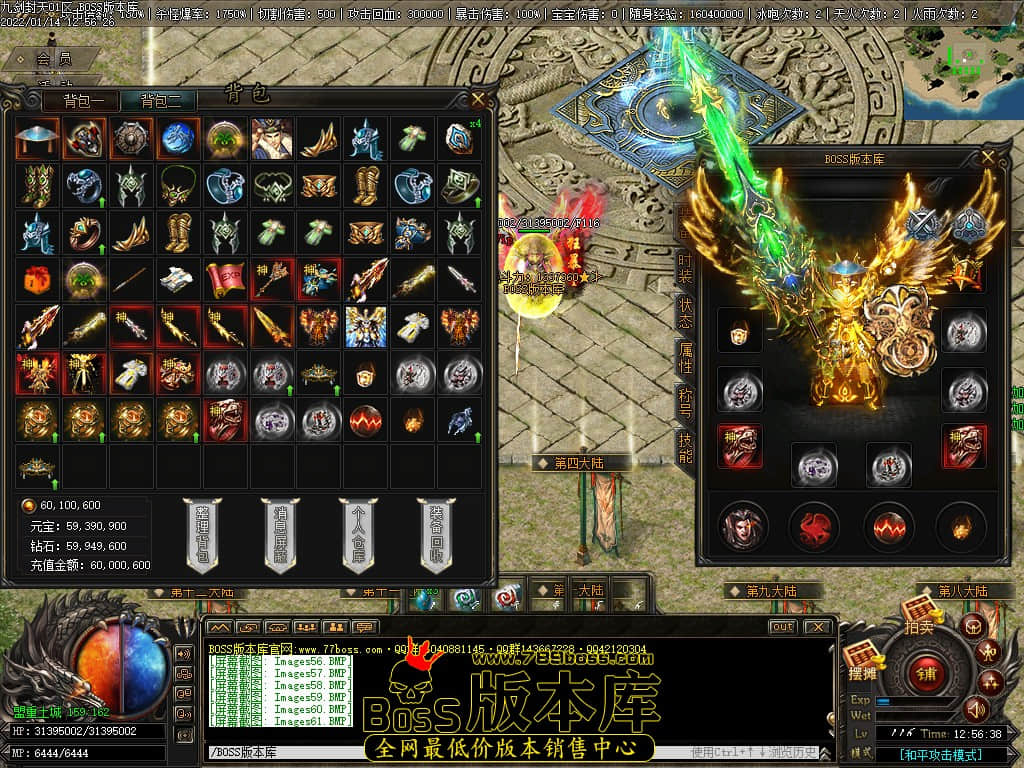Viewport: 1024px width, 768px height.
Task: View the 技能 skills tab
Action: (x=685, y=446)
